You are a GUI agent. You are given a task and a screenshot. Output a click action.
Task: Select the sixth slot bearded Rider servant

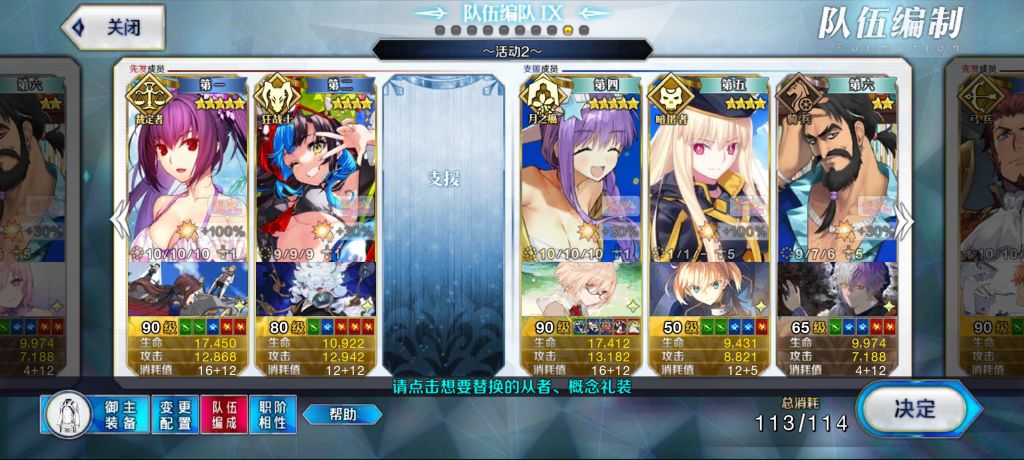[837, 180]
